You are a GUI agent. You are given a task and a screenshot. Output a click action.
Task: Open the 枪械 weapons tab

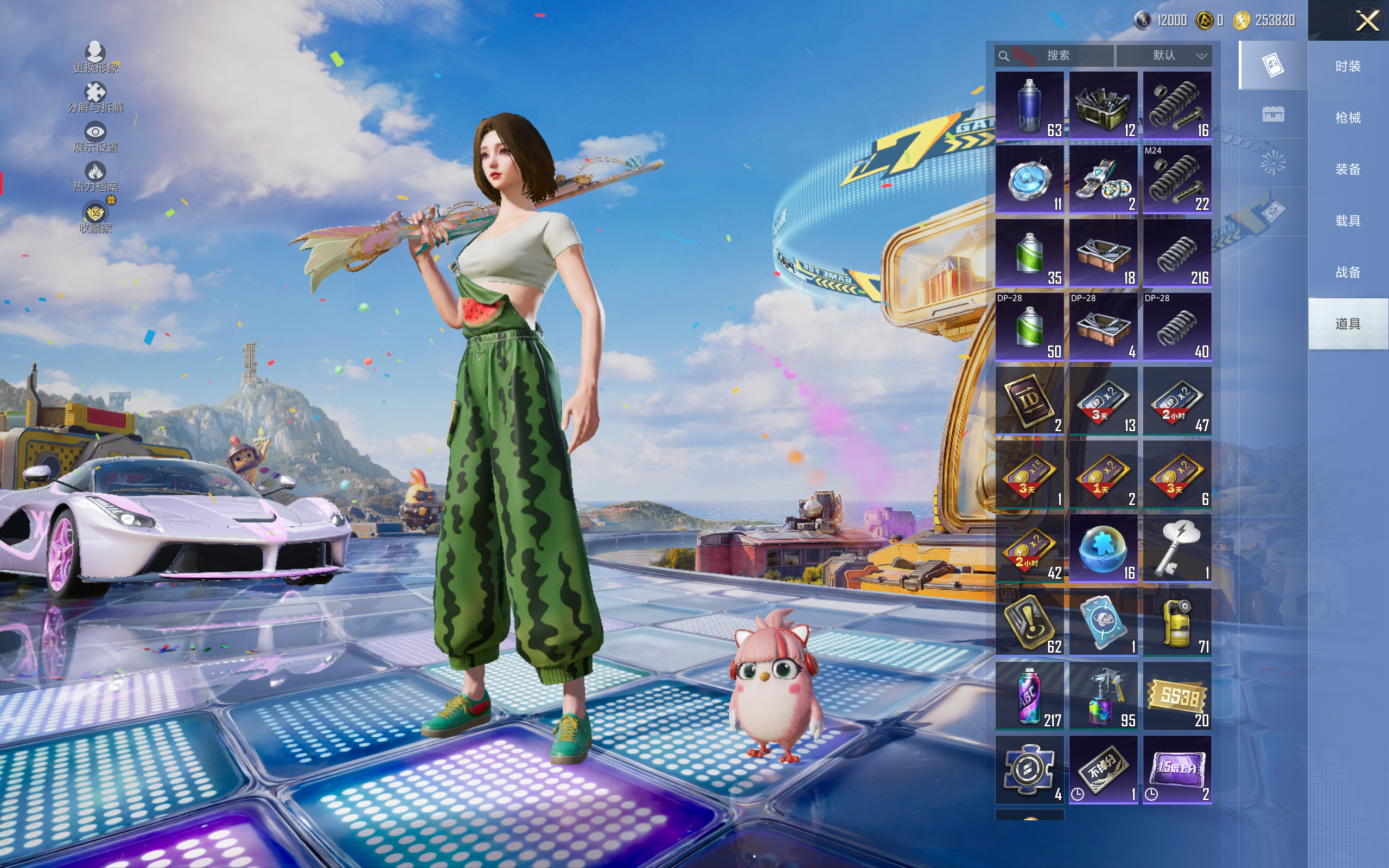(1348, 118)
